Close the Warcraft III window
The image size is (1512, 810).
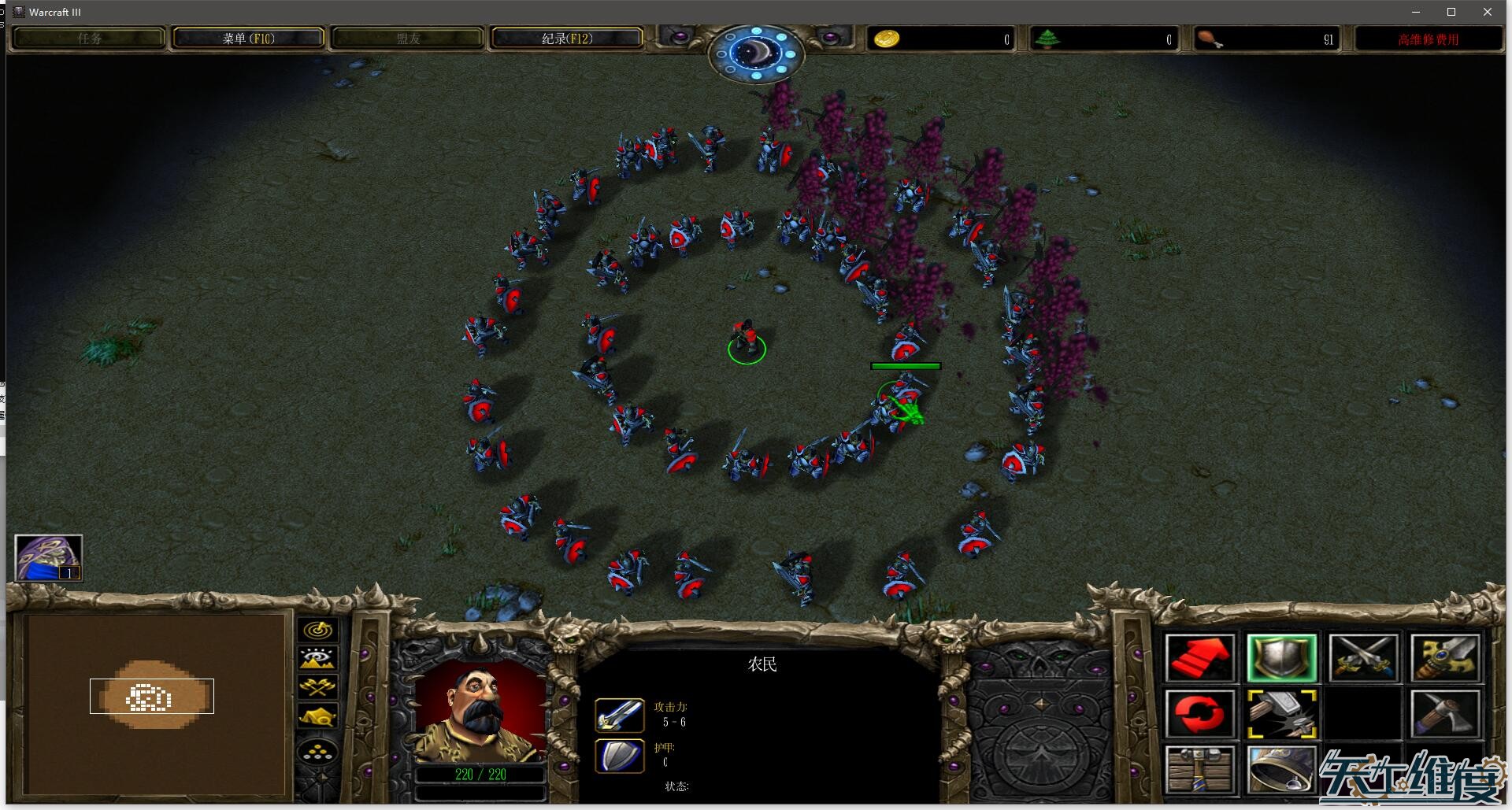tap(1487, 12)
